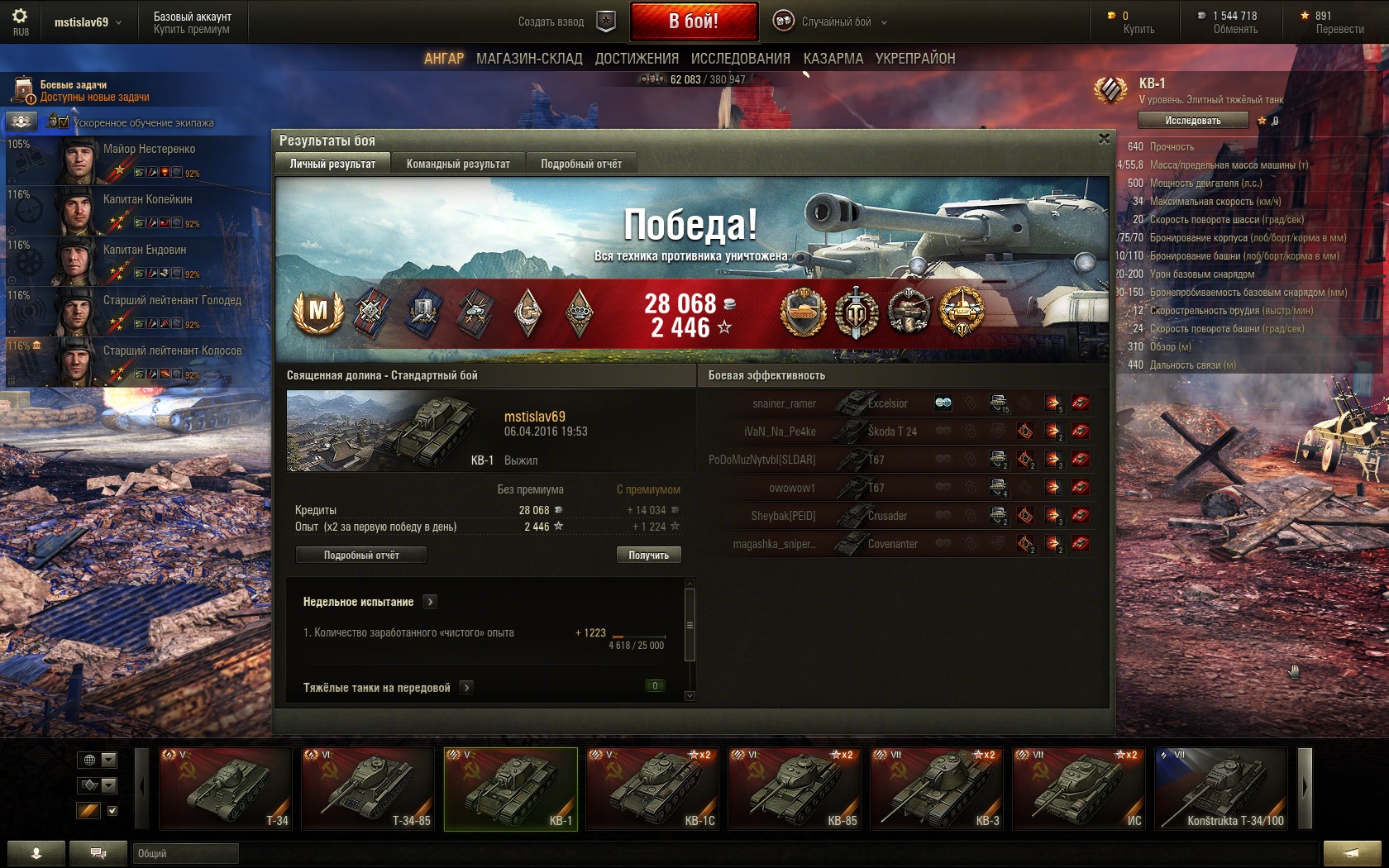
Task: Start the match with the В бой! button
Action: click(x=694, y=21)
